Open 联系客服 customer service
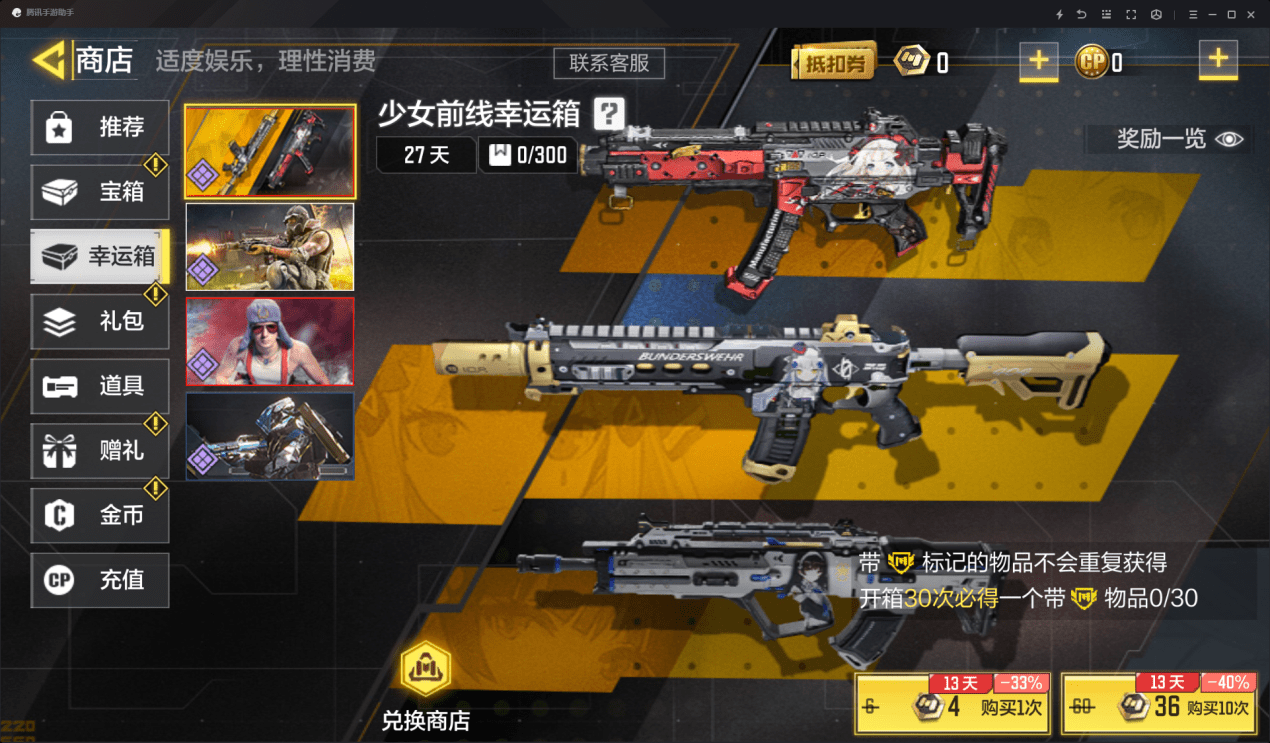This screenshot has width=1270, height=743. (609, 63)
